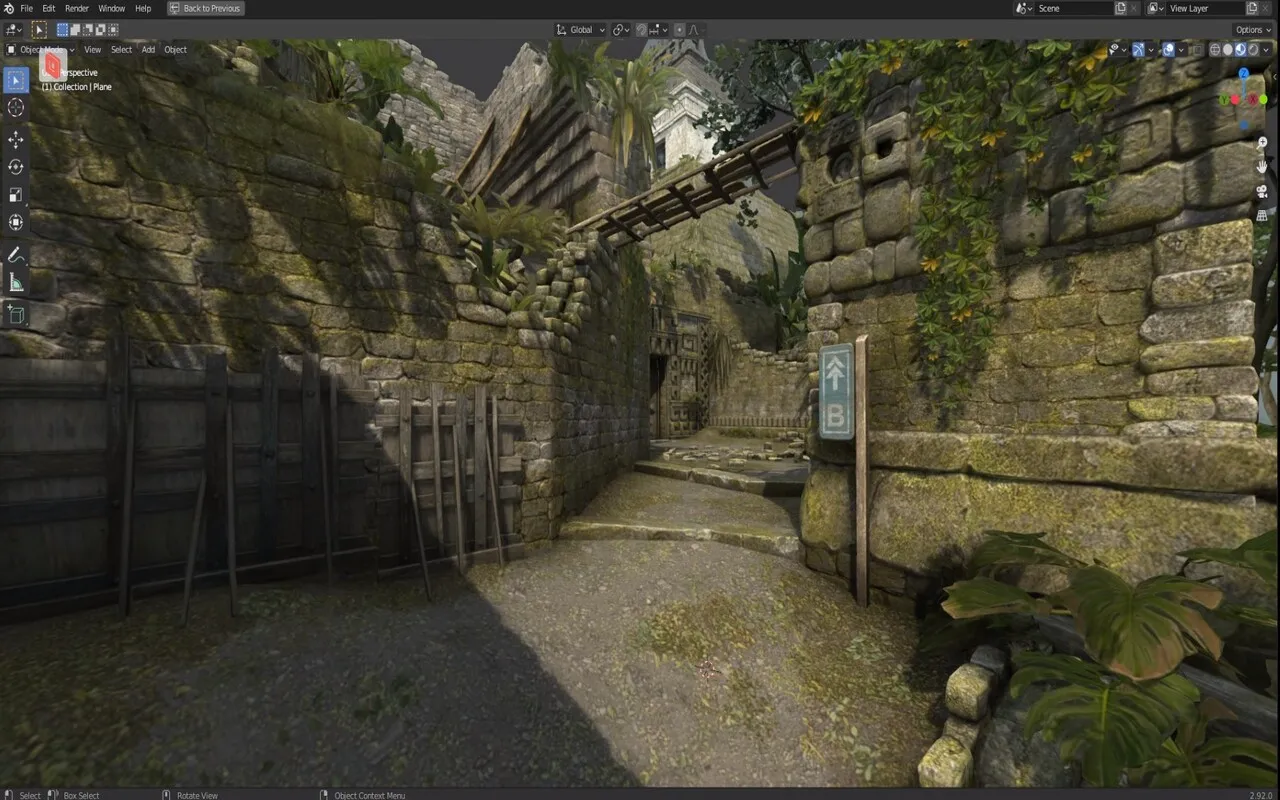Select the Move tool
The width and height of the screenshot is (1280, 800).
15,140
